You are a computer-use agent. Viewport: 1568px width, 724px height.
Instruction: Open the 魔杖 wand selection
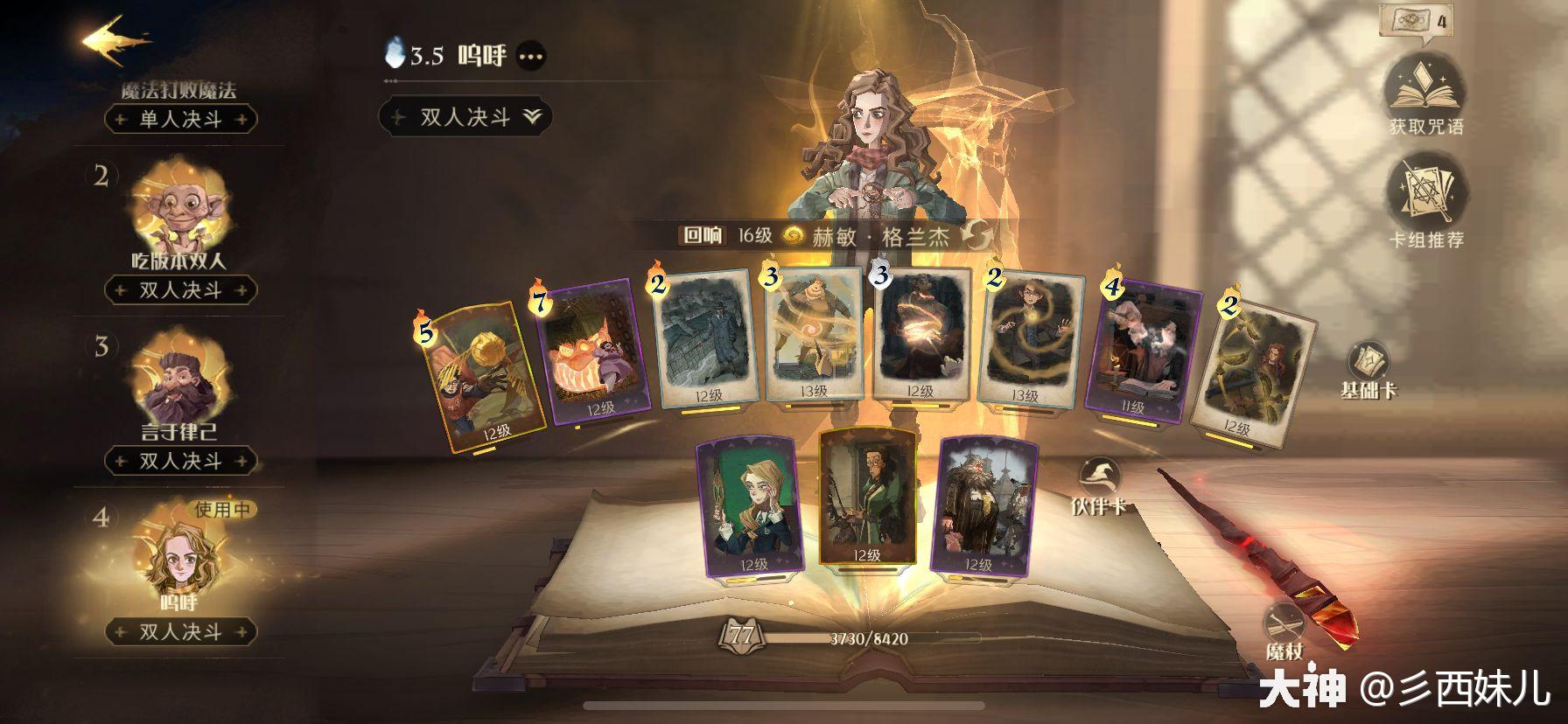1284,630
